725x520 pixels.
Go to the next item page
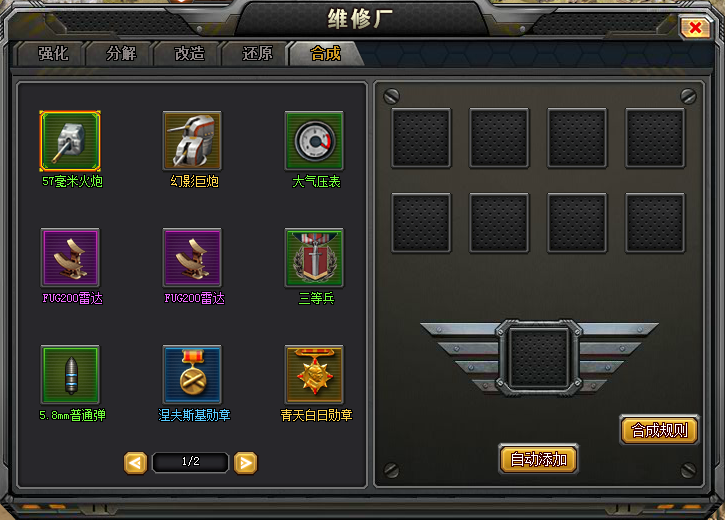coord(246,462)
